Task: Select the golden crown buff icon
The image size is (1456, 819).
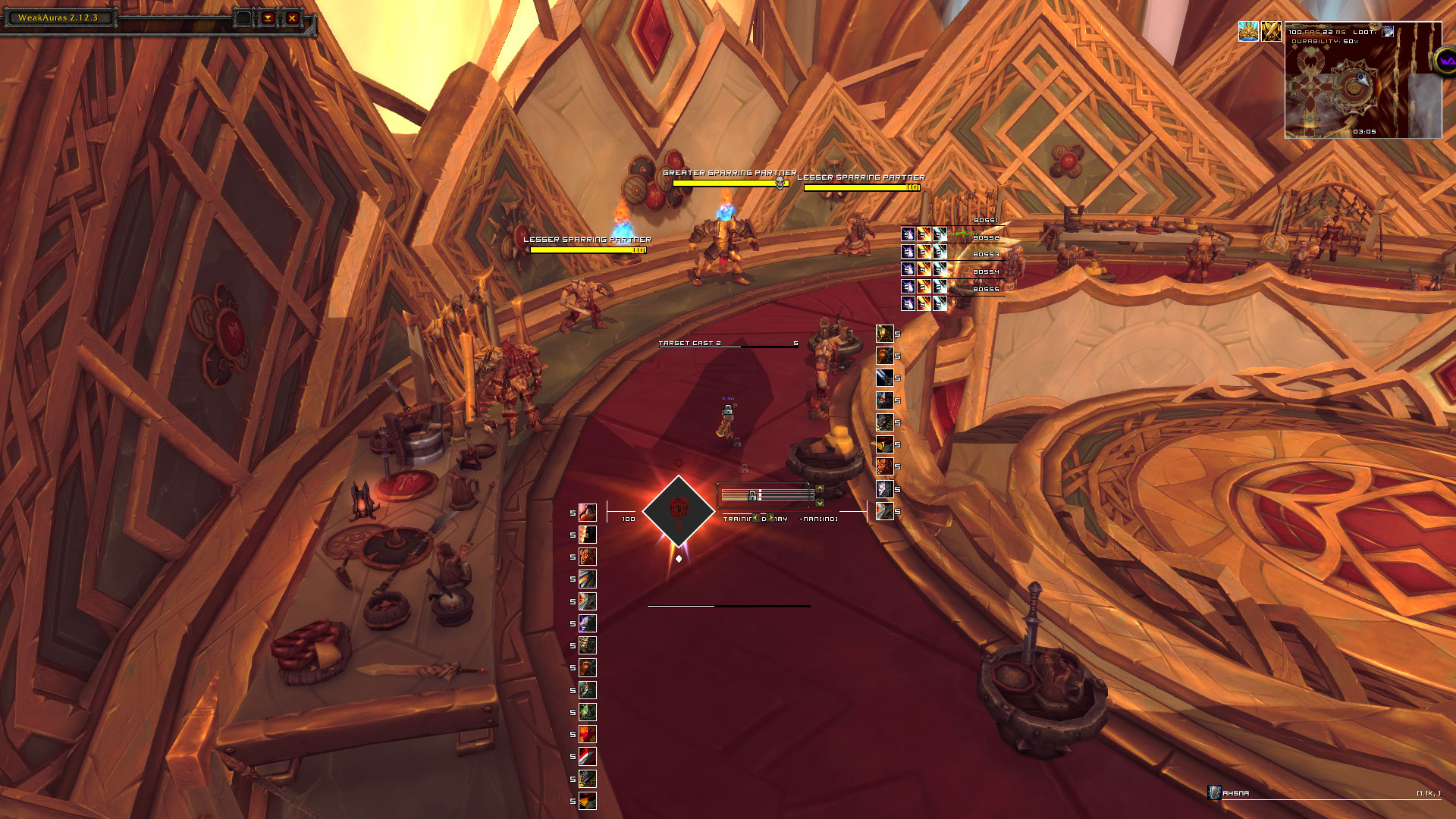Action: click(x=1248, y=31)
